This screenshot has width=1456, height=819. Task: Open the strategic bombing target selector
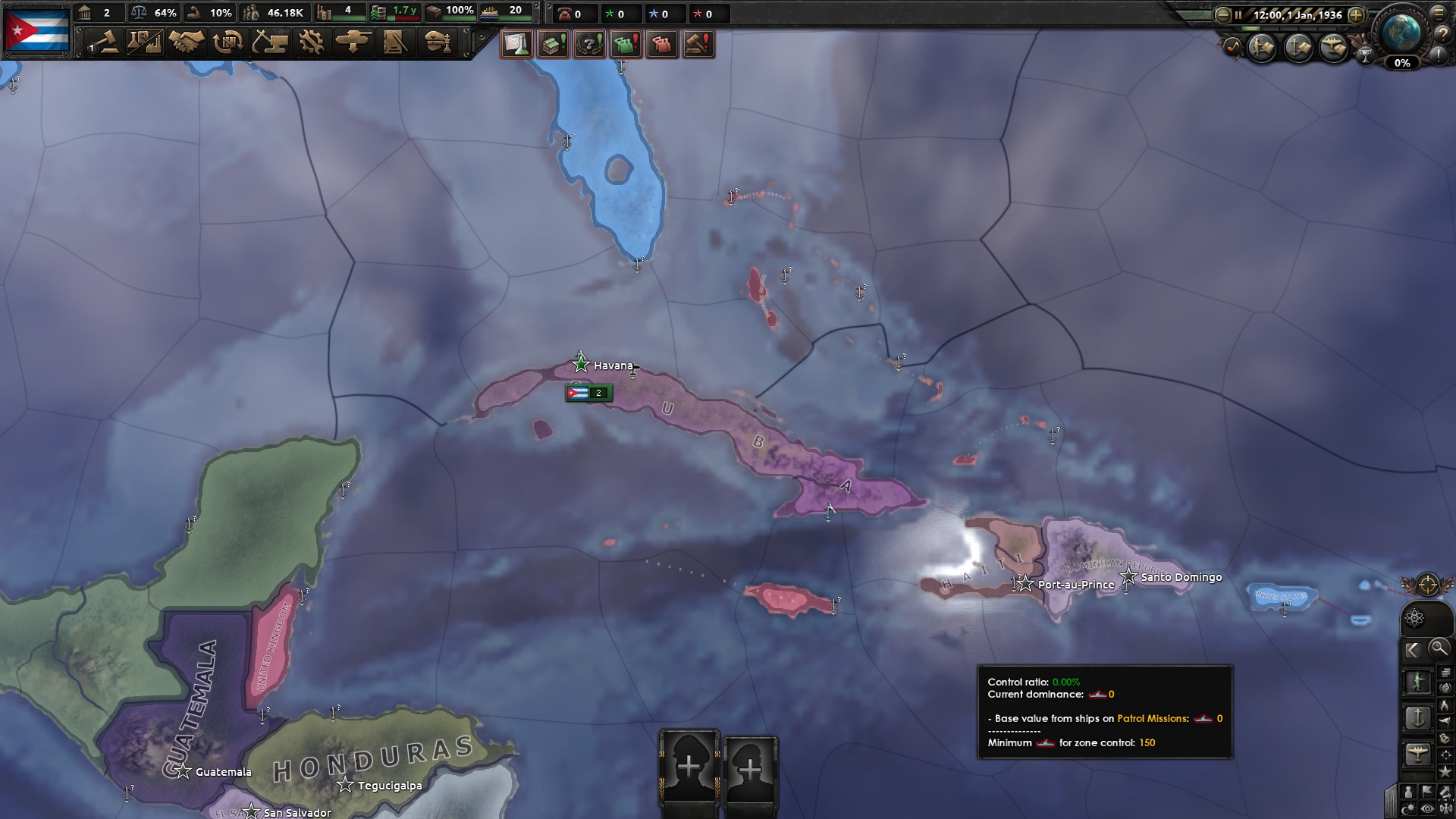(x=1429, y=585)
